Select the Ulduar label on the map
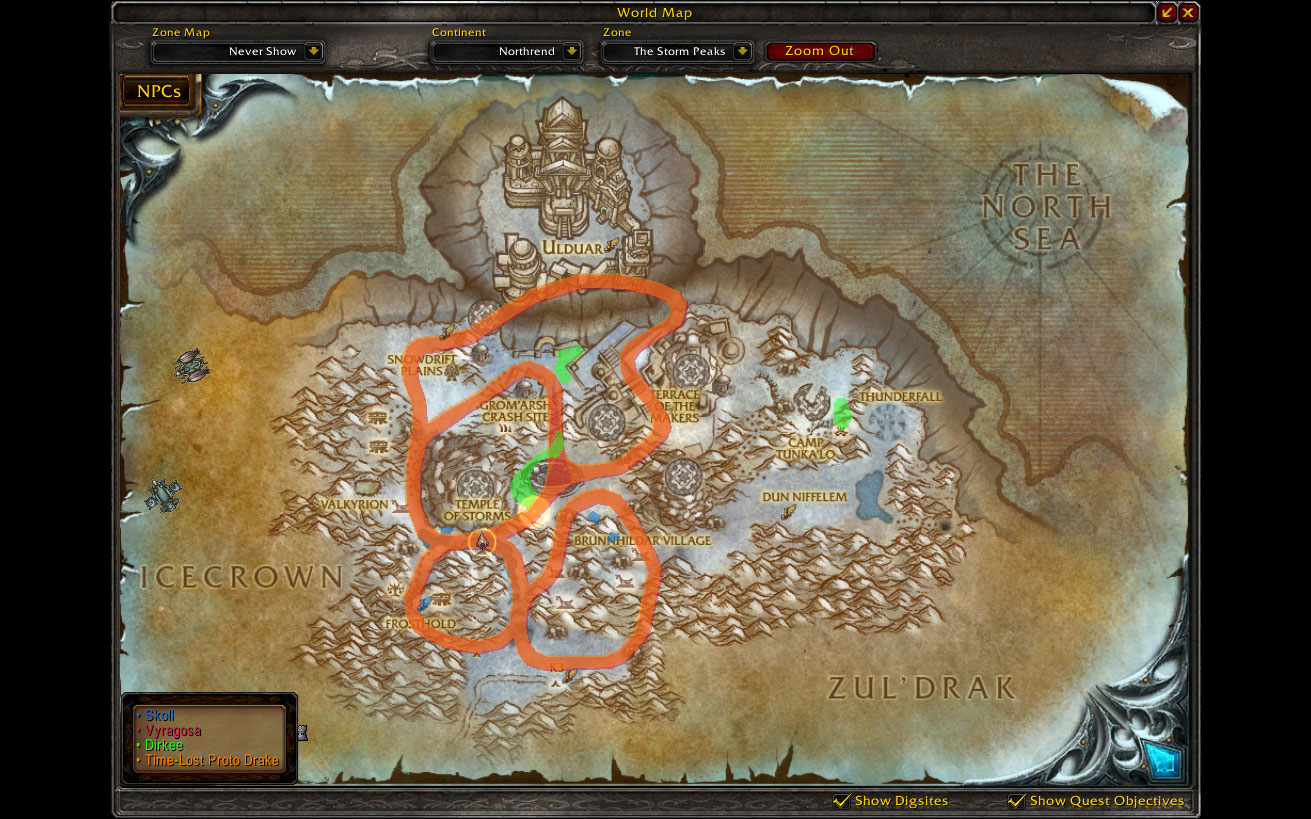This screenshot has width=1311, height=819. click(x=570, y=248)
